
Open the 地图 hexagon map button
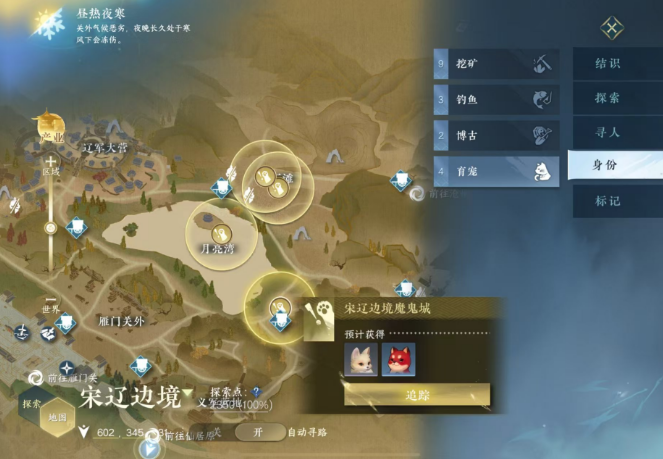coord(58,414)
